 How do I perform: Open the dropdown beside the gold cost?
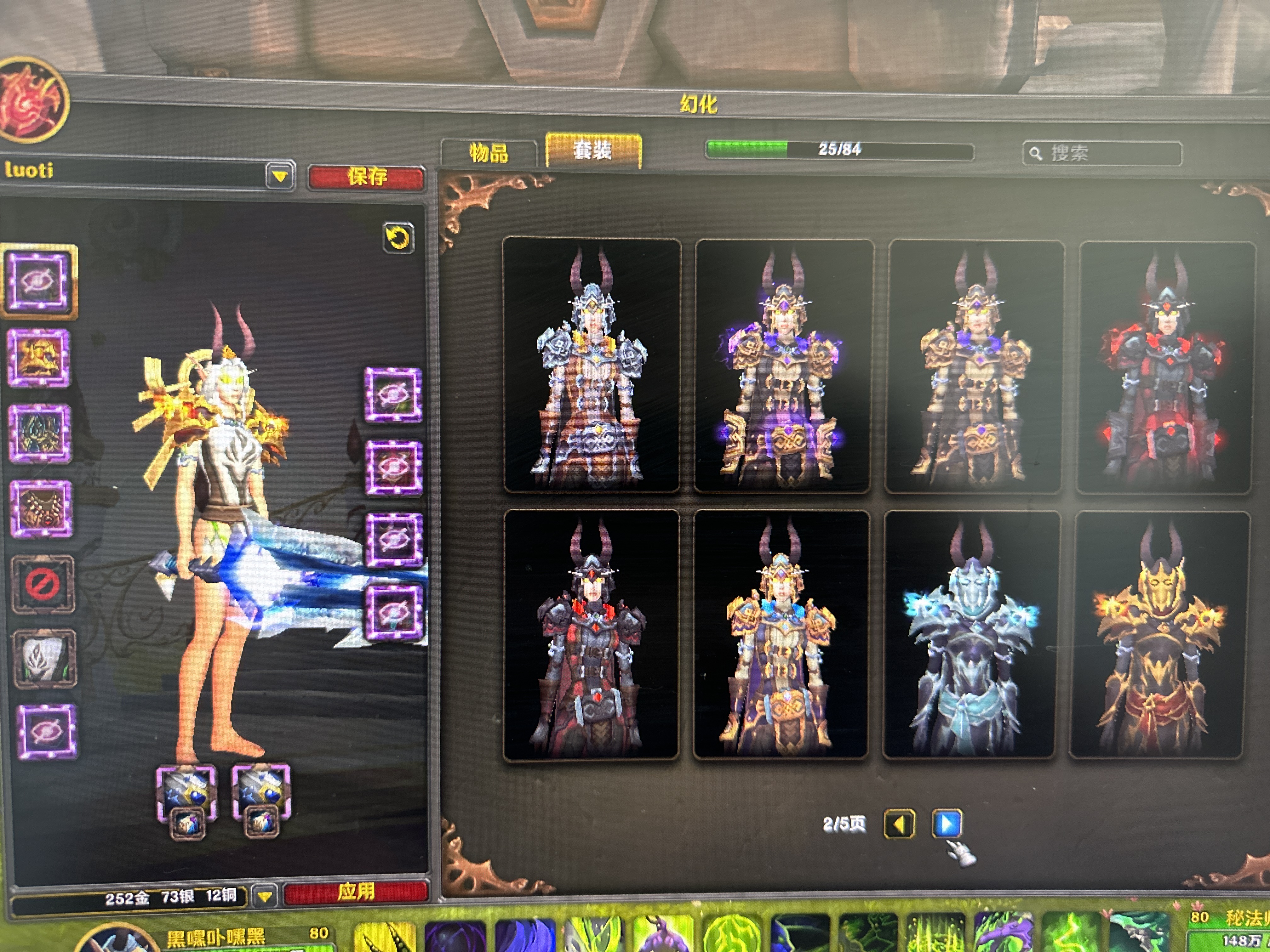(x=265, y=896)
